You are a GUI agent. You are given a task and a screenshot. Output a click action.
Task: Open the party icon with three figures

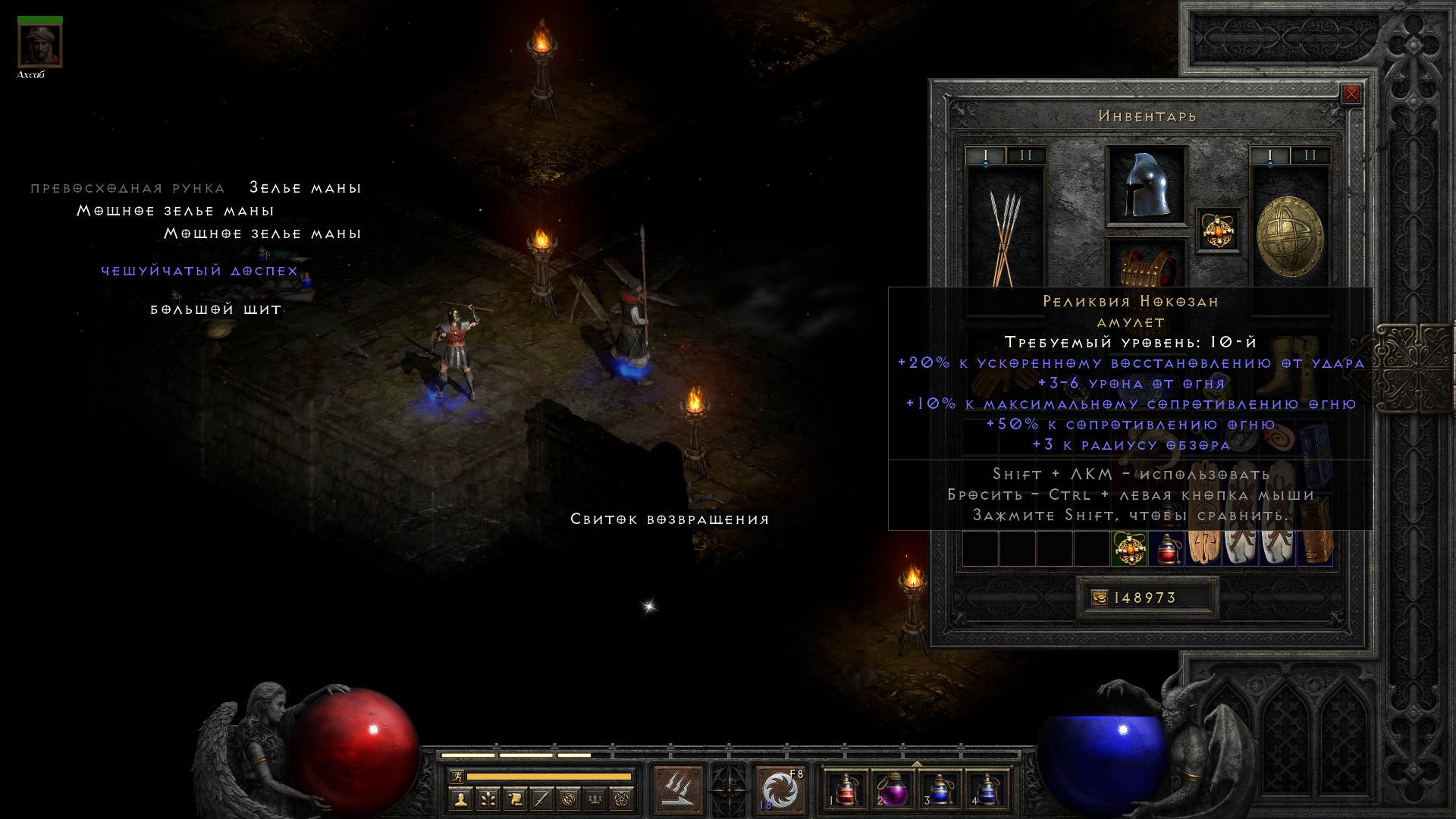tap(596, 799)
